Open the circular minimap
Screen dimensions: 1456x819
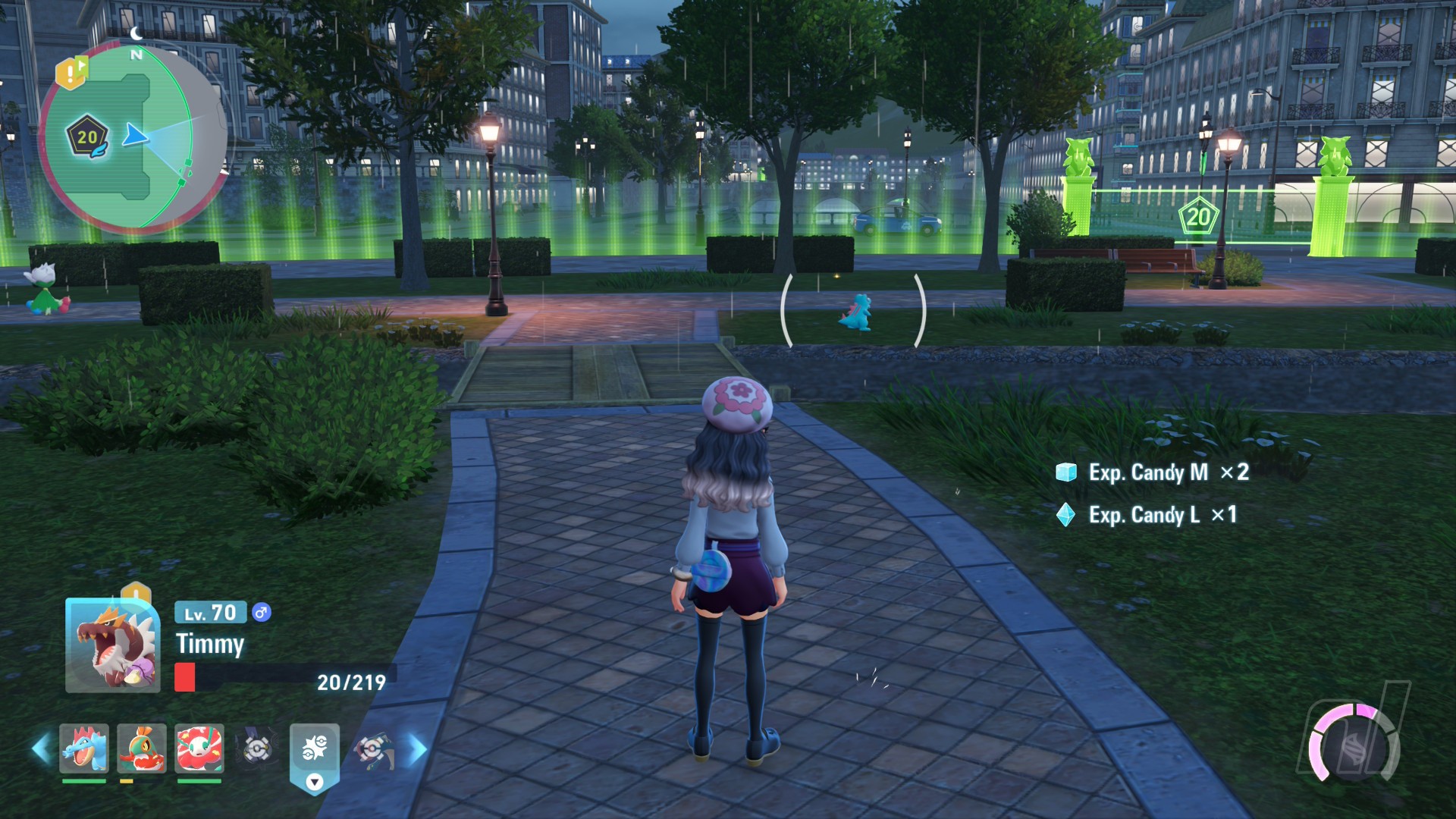133,138
